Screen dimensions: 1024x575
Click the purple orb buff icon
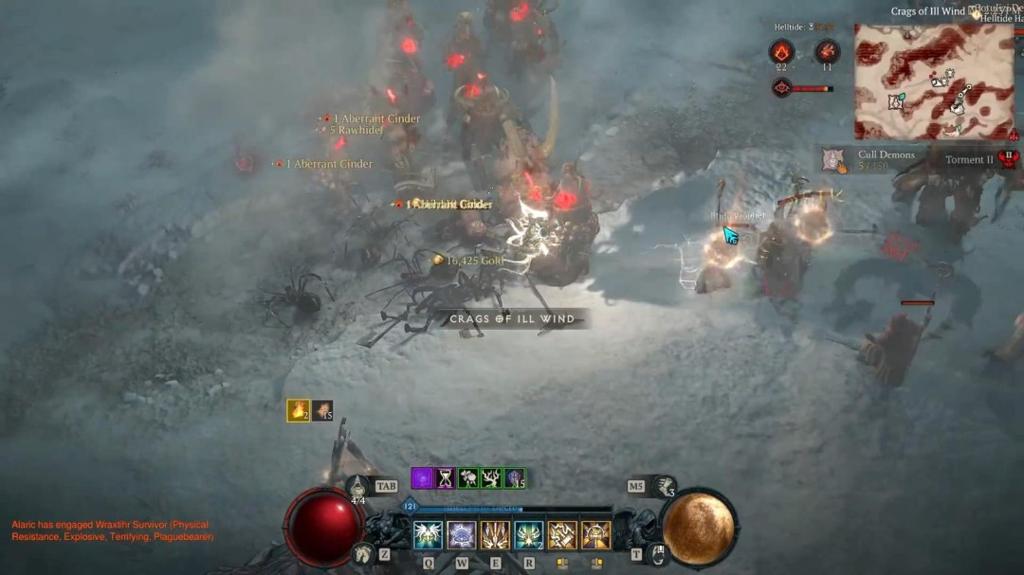(422, 478)
